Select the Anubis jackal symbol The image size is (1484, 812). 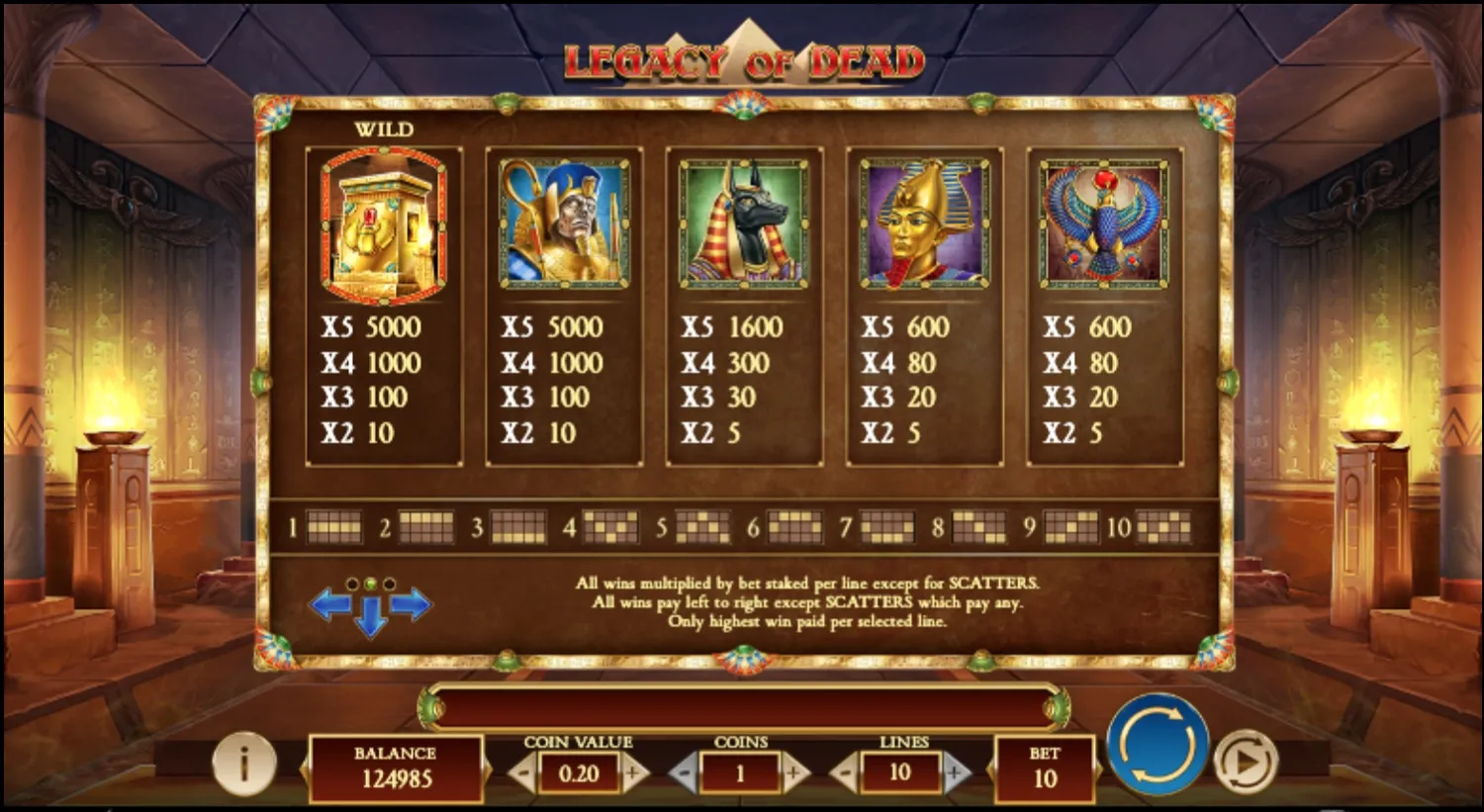pos(744,223)
